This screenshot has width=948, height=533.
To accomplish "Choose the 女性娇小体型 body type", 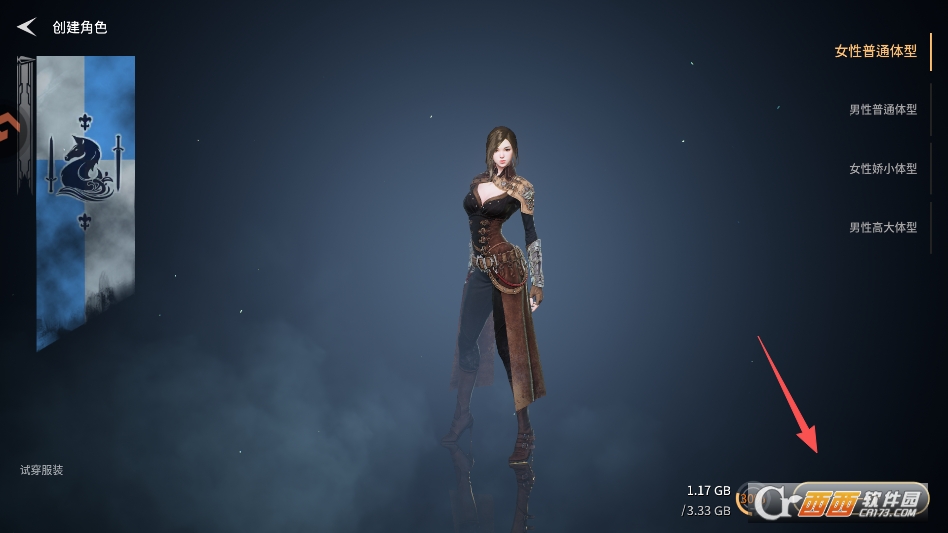I will pos(882,169).
